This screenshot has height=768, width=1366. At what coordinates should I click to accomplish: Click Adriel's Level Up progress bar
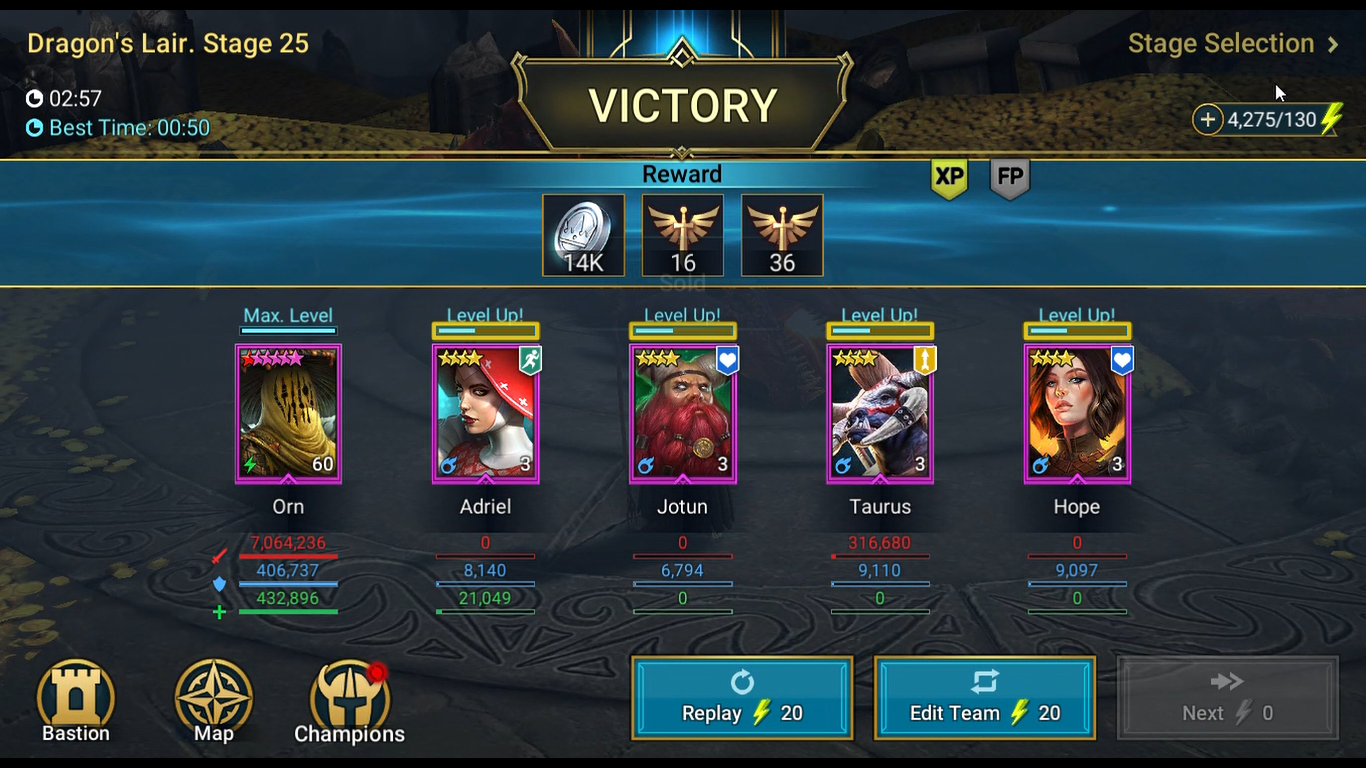486,328
